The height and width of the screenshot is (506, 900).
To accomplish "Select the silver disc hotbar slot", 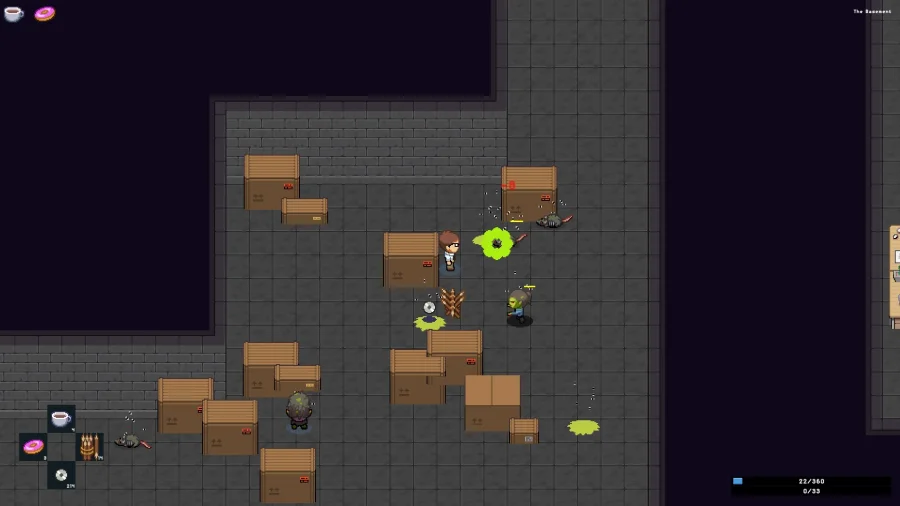I will [x=61, y=474].
